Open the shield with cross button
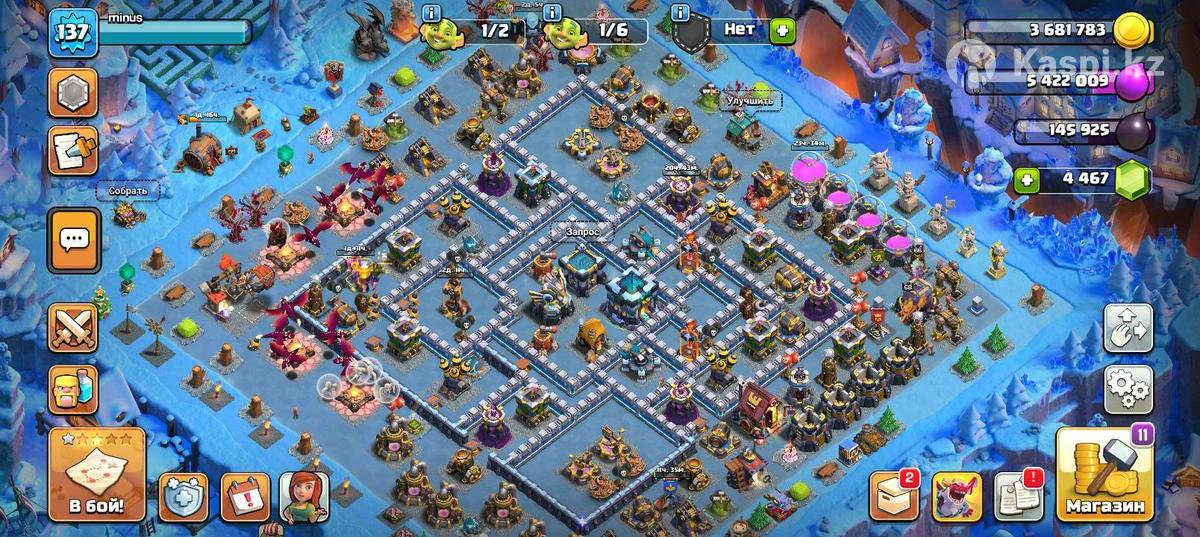The image size is (1200, 537). pyautogui.click(x=184, y=497)
